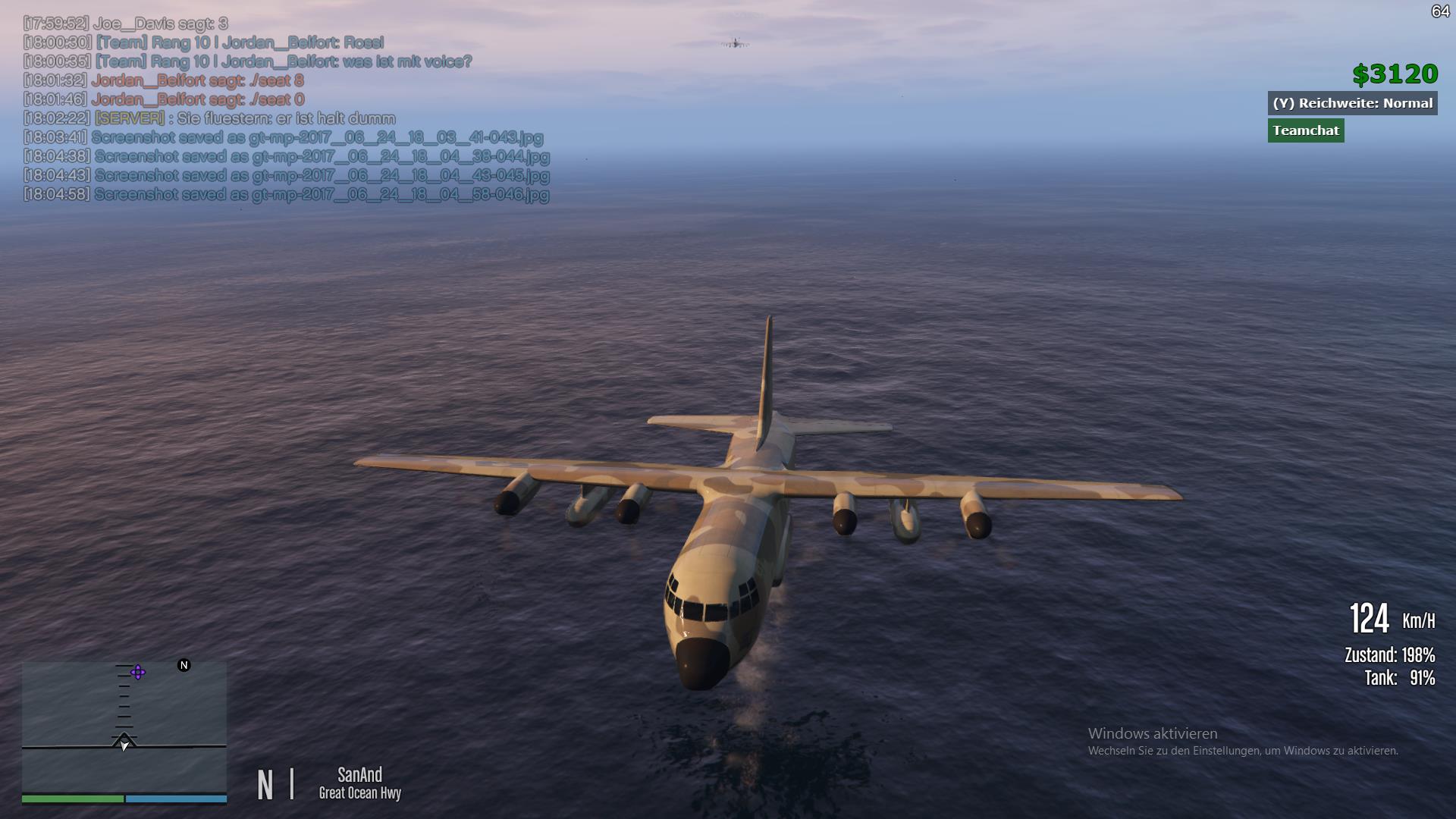The image size is (1456, 819).
Task: Click the latest screenshot saved chat line
Action: (x=286, y=194)
